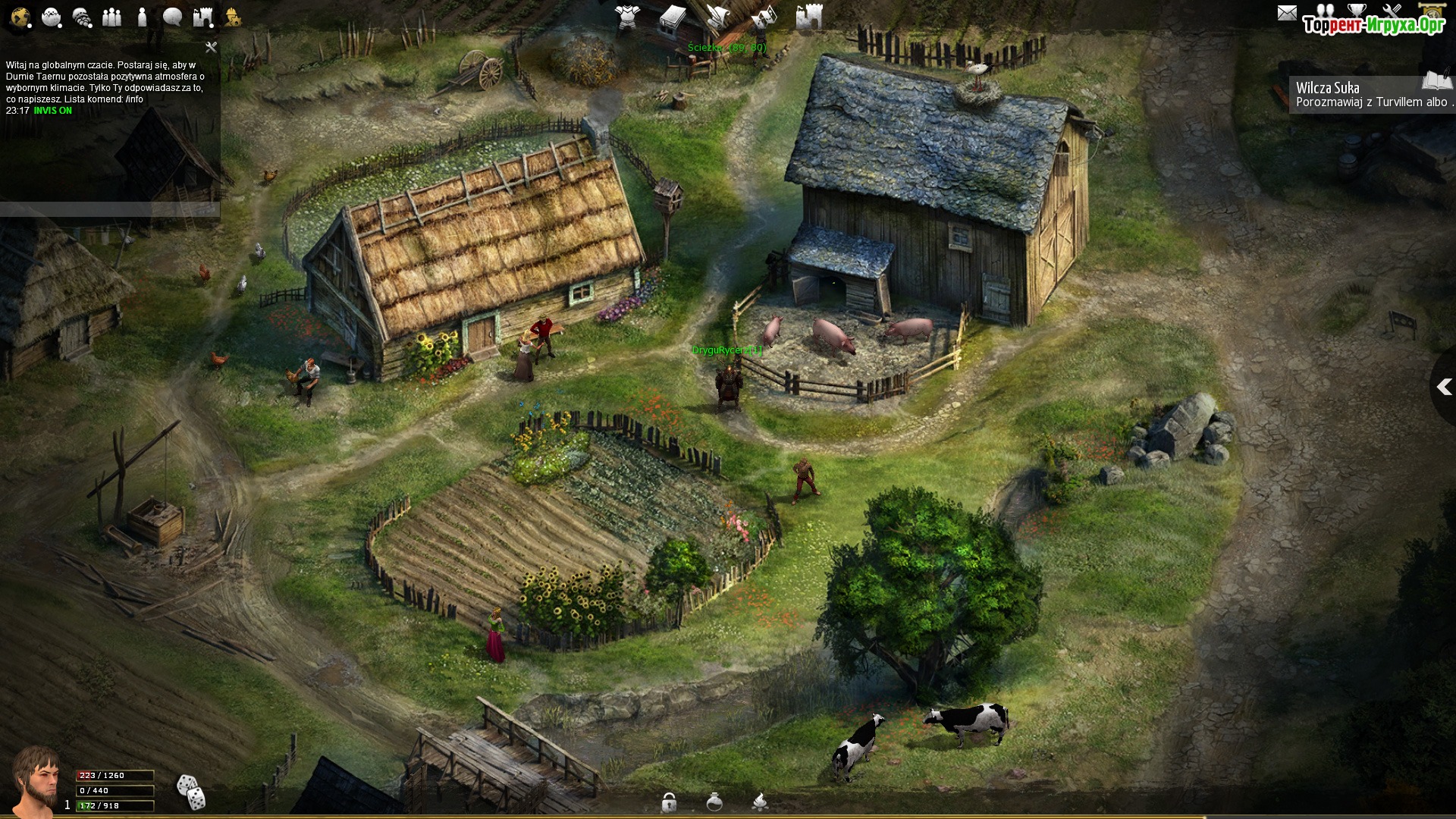This screenshot has width=1456, height=819.
Task: Open the trophy achievements icon
Action: (x=1357, y=11)
